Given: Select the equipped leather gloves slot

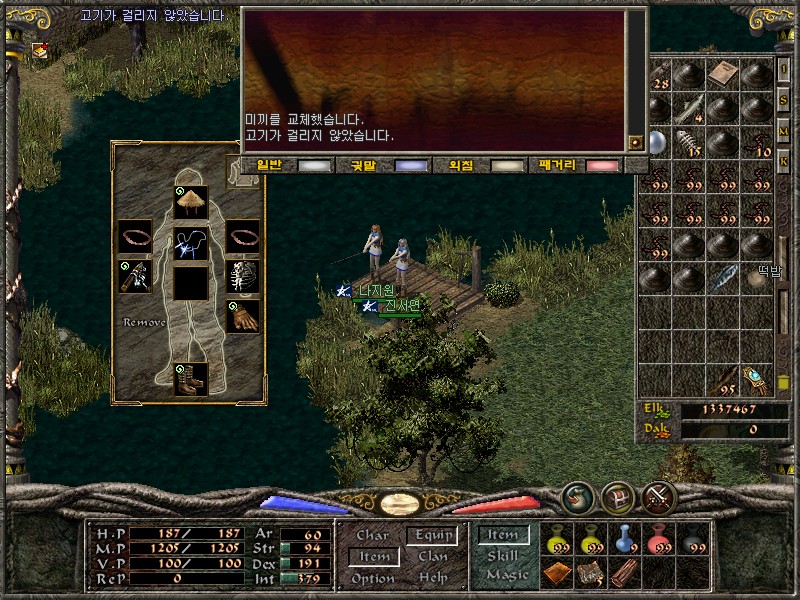Looking at the screenshot, I should pos(241,316).
